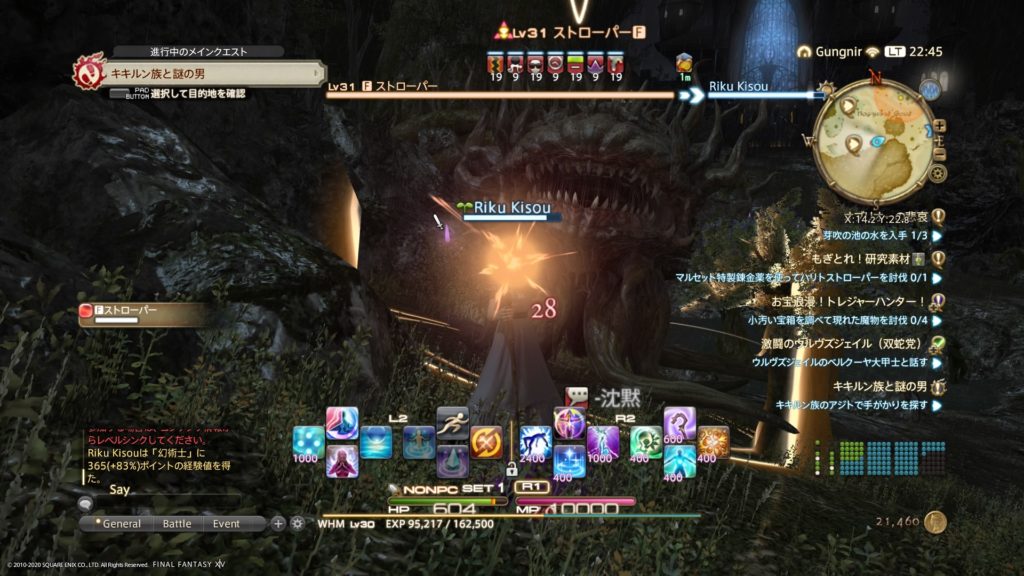Viewport: 1024px width, 576px height.
Task: Zoom out the minimap with minus button
Action: tap(938, 154)
